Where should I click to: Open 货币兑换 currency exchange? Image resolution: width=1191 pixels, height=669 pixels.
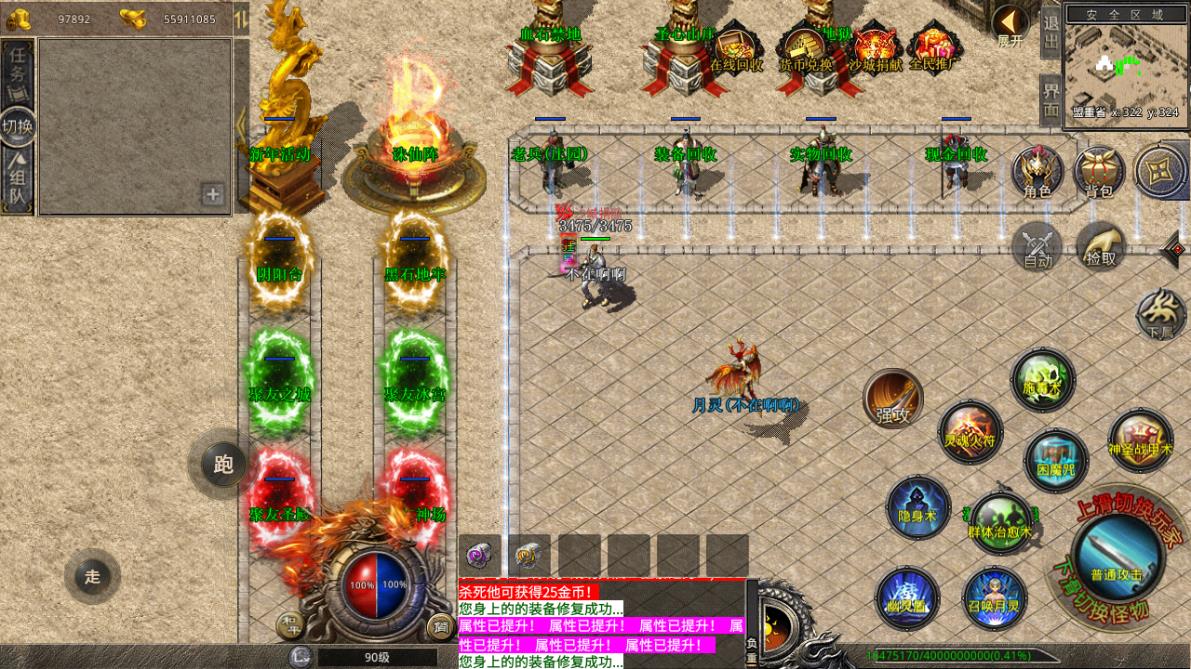(x=806, y=48)
